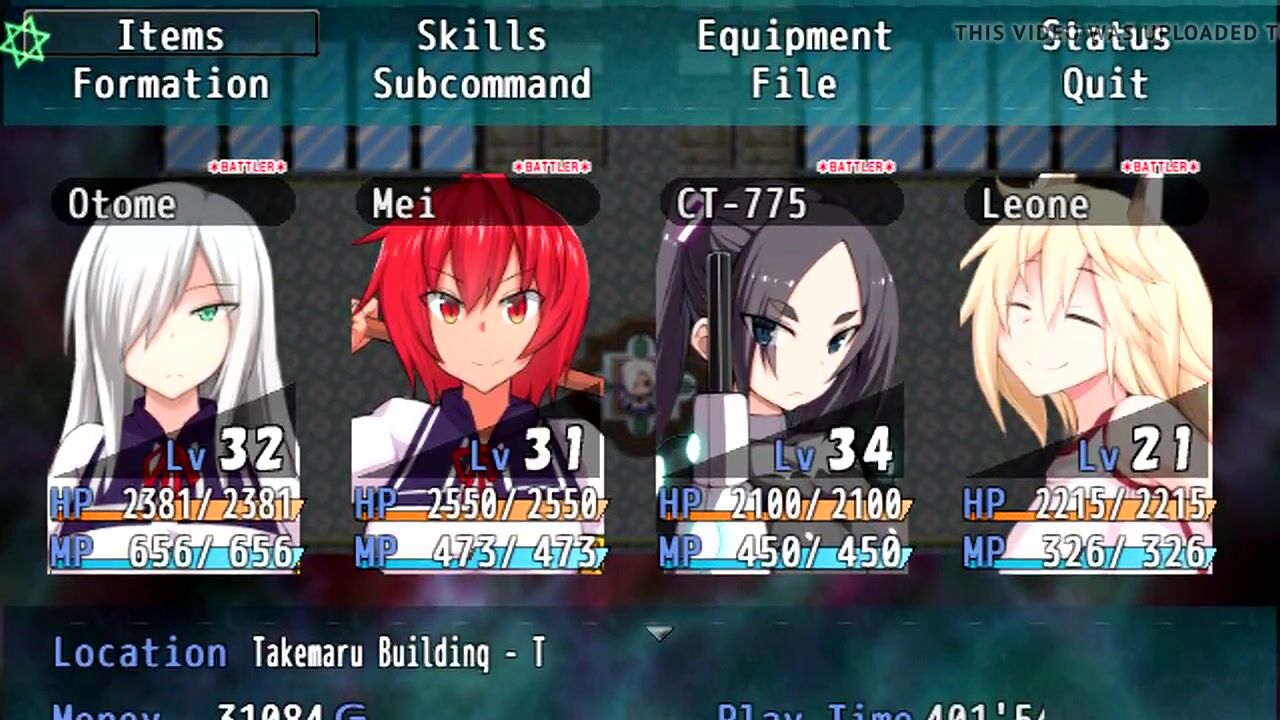The width and height of the screenshot is (1280, 720).
Task: Open the Equipment screen
Action: (794, 35)
